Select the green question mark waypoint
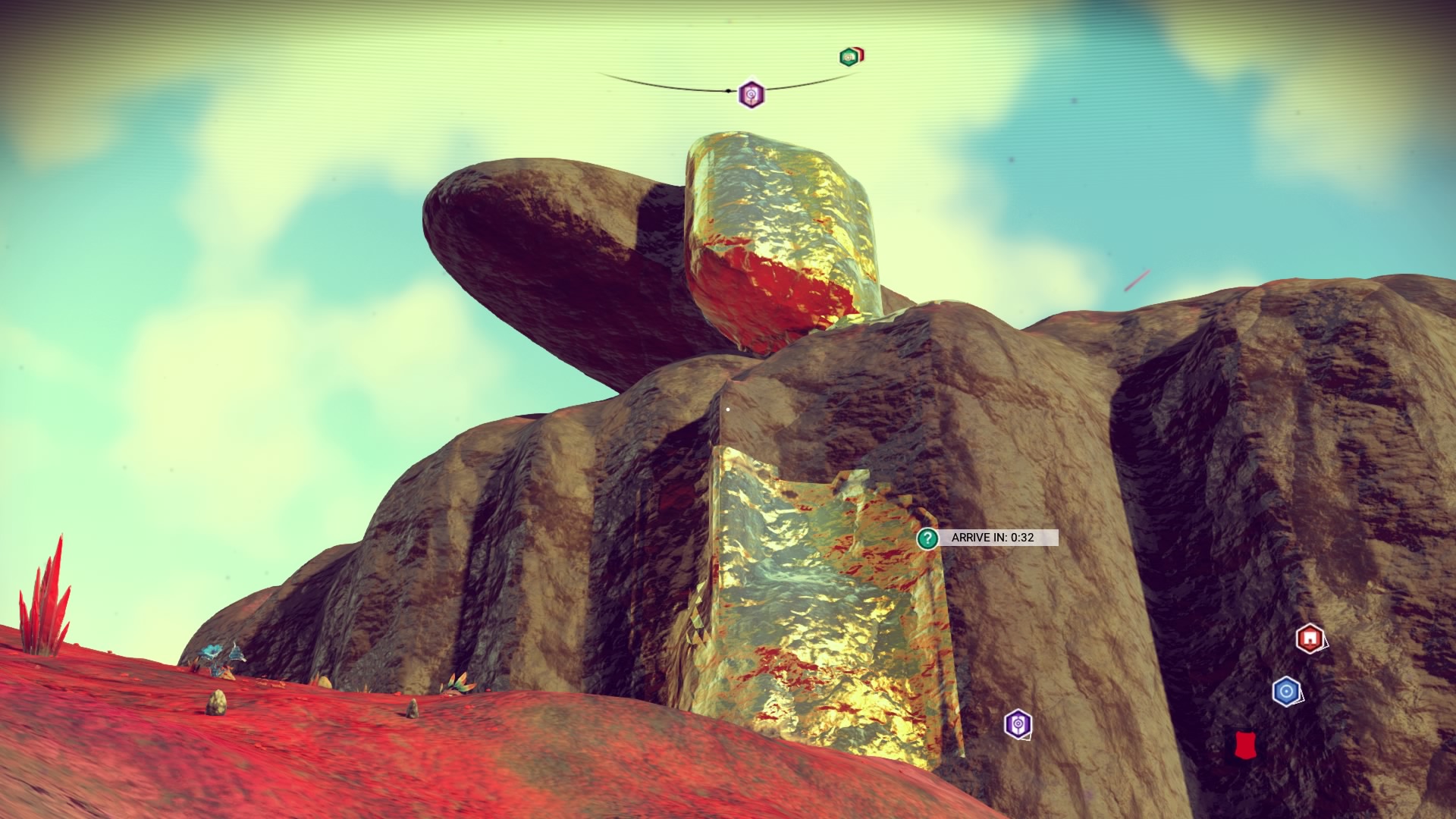This screenshot has height=819, width=1456. (x=927, y=538)
